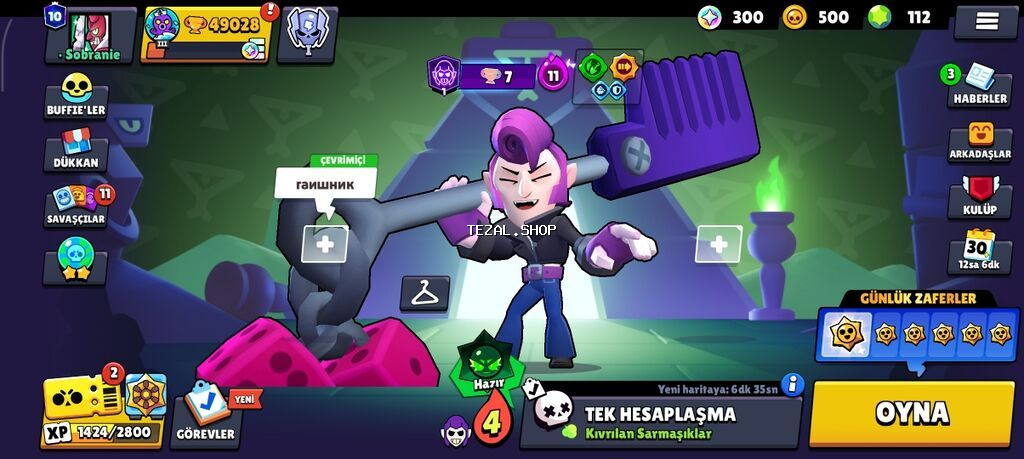Open the skin wardrobe hanger button
The width and height of the screenshot is (1024, 459).
(424, 293)
